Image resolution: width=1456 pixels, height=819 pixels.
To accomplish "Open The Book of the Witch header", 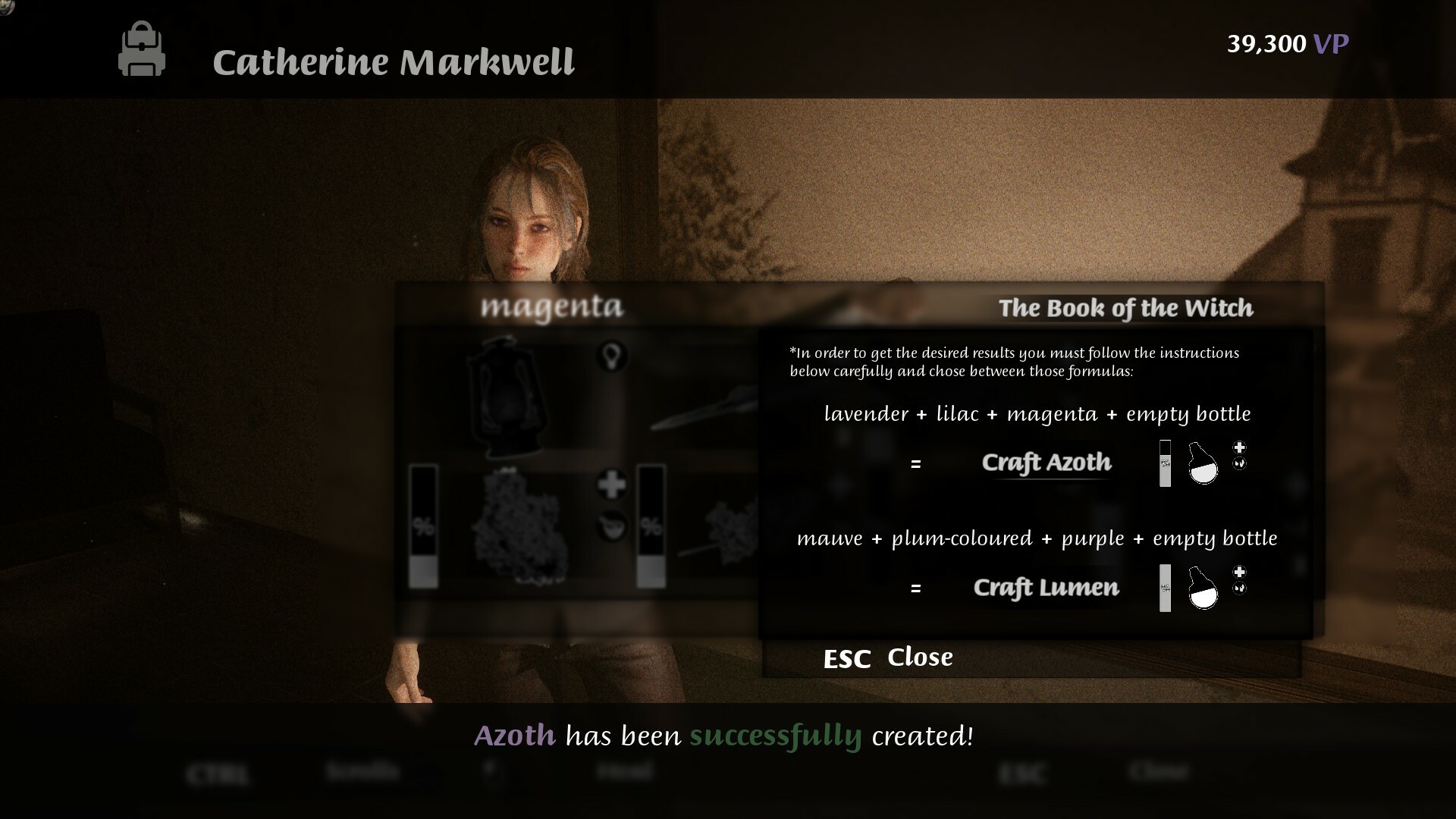I will (x=1125, y=309).
